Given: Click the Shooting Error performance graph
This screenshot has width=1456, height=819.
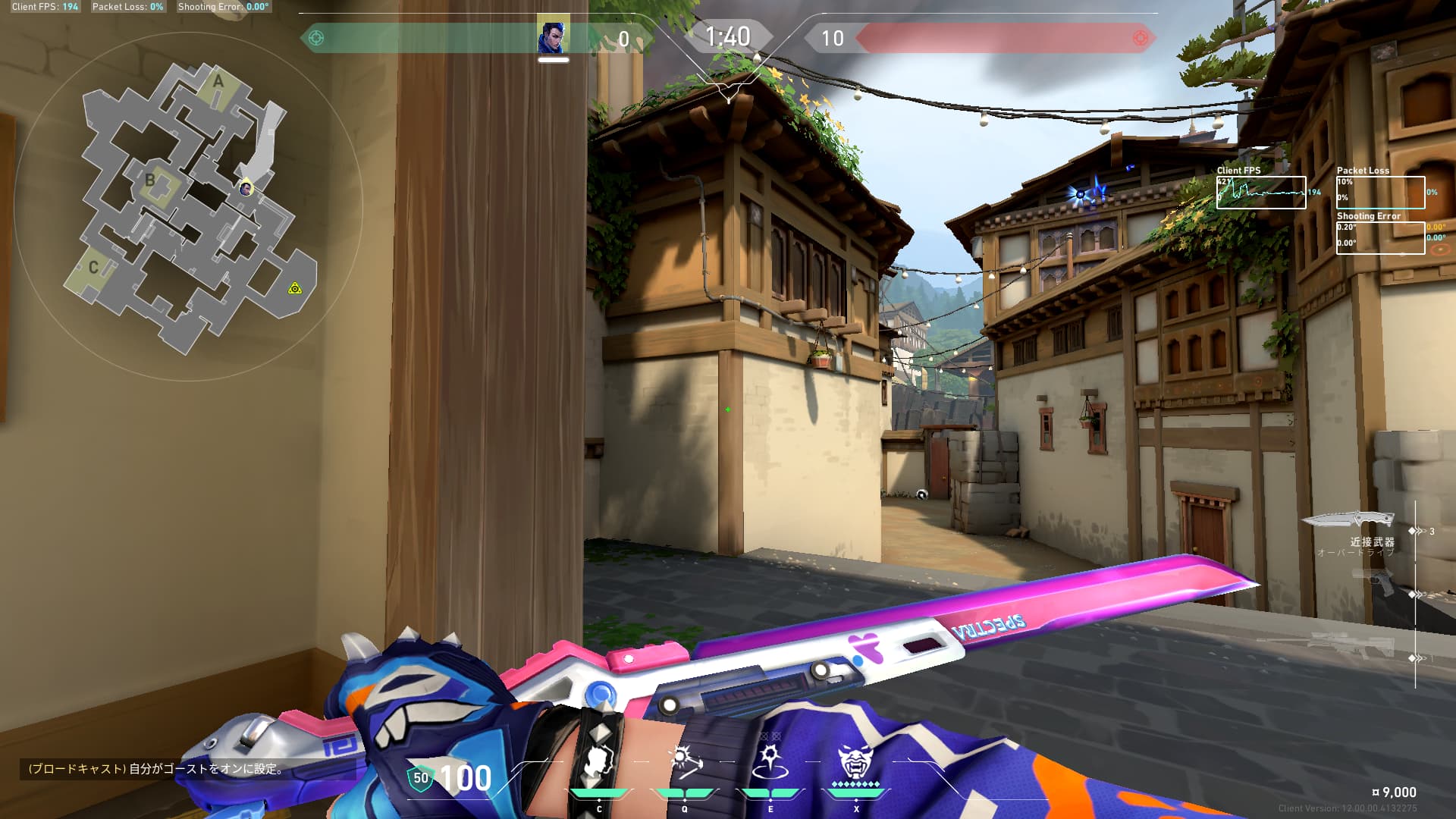Looking at the screenshot, I should (x=1380, y=238).
